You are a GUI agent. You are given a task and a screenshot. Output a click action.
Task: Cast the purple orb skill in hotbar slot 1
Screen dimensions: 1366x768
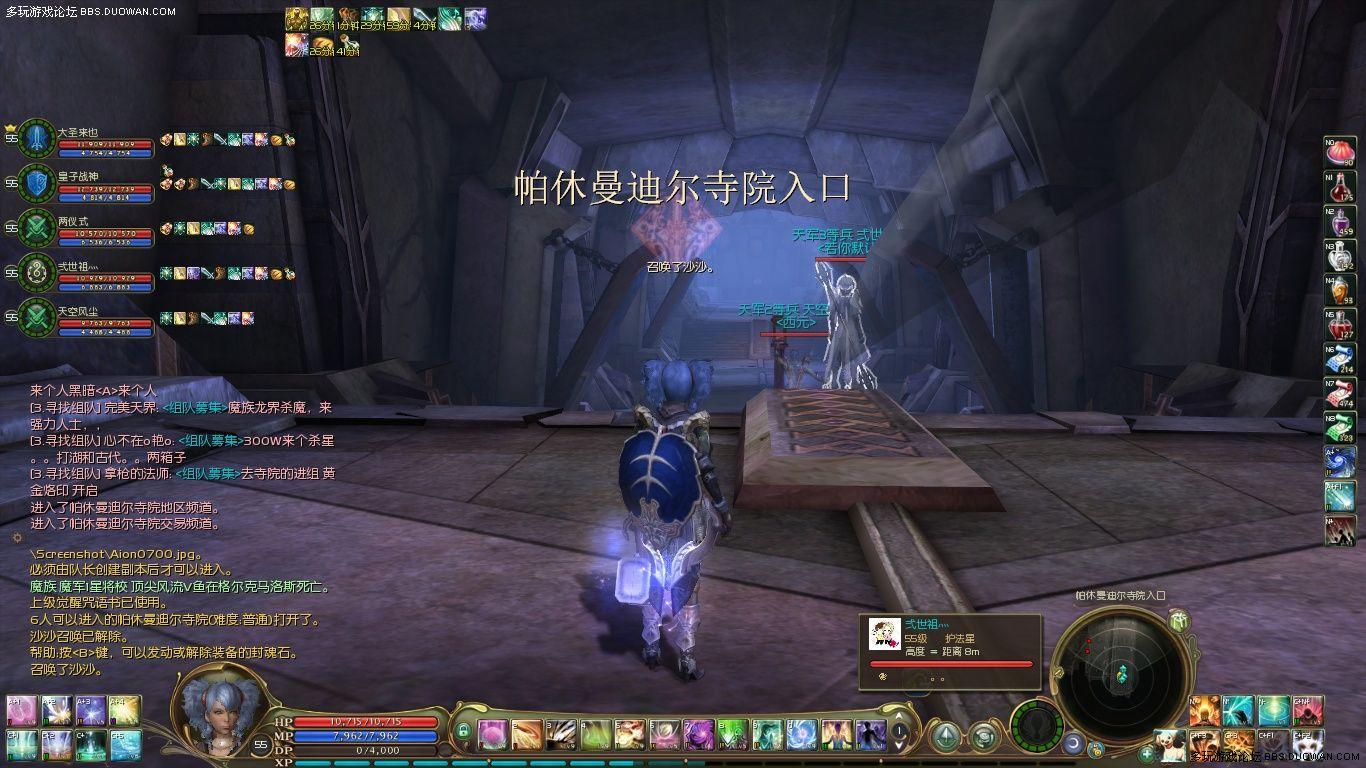click(x=491, y=735)
